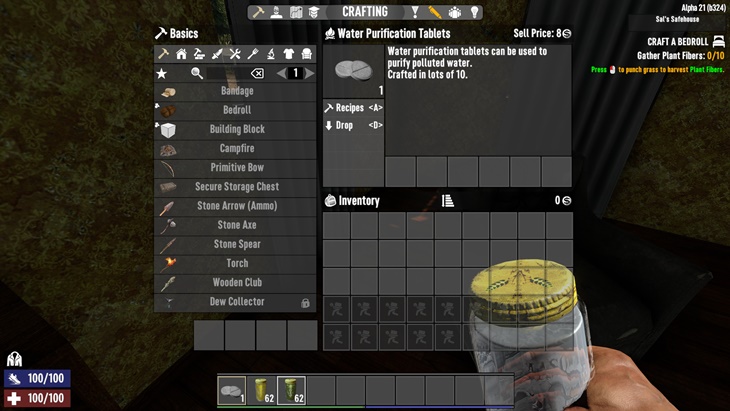The height and width of the screenshot is (411, 730).
Task: Switch to the clothing shirt category
Action: [289, 54]
